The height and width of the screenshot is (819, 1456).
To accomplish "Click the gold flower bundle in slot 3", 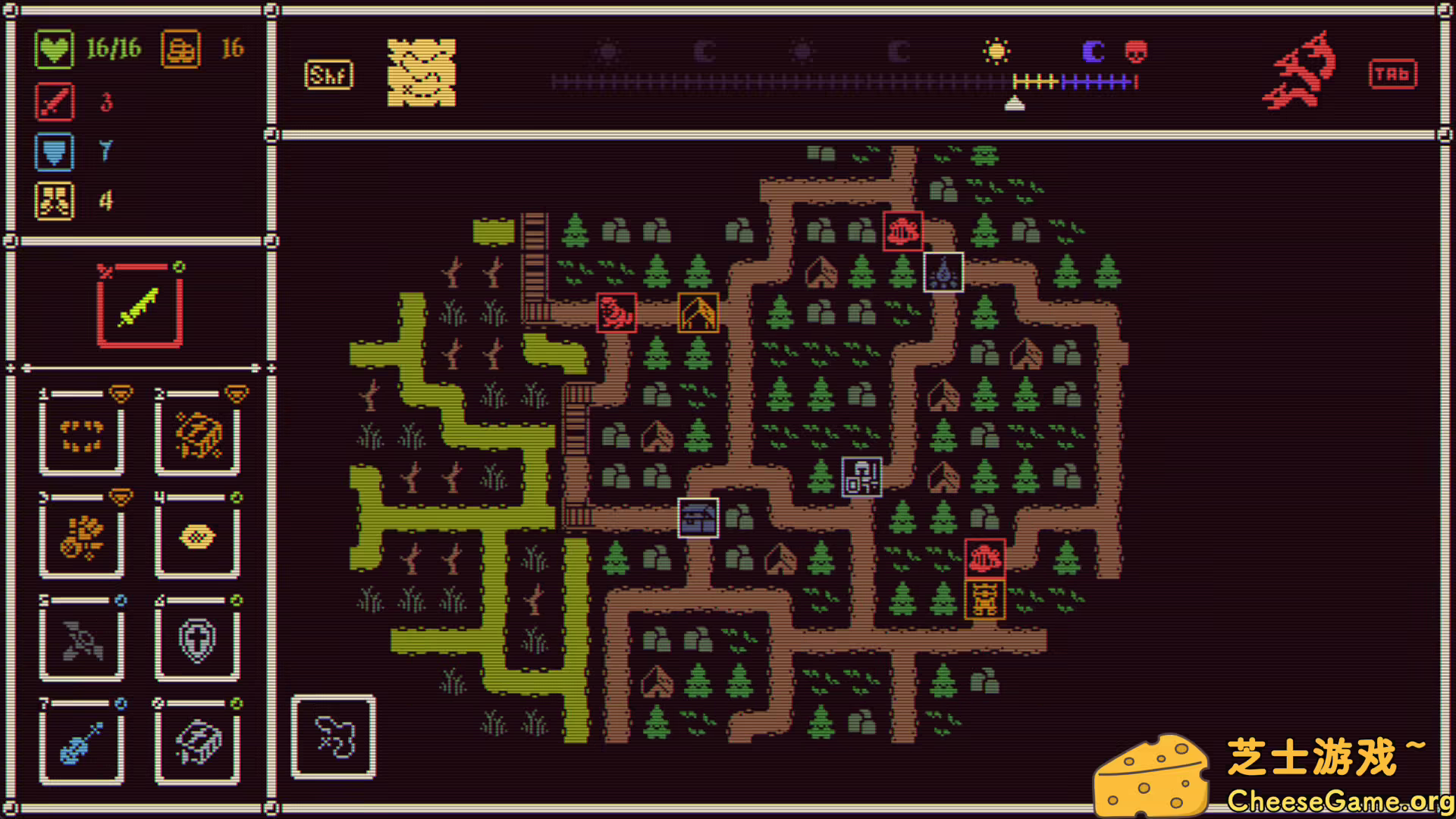I will (82, 537).
